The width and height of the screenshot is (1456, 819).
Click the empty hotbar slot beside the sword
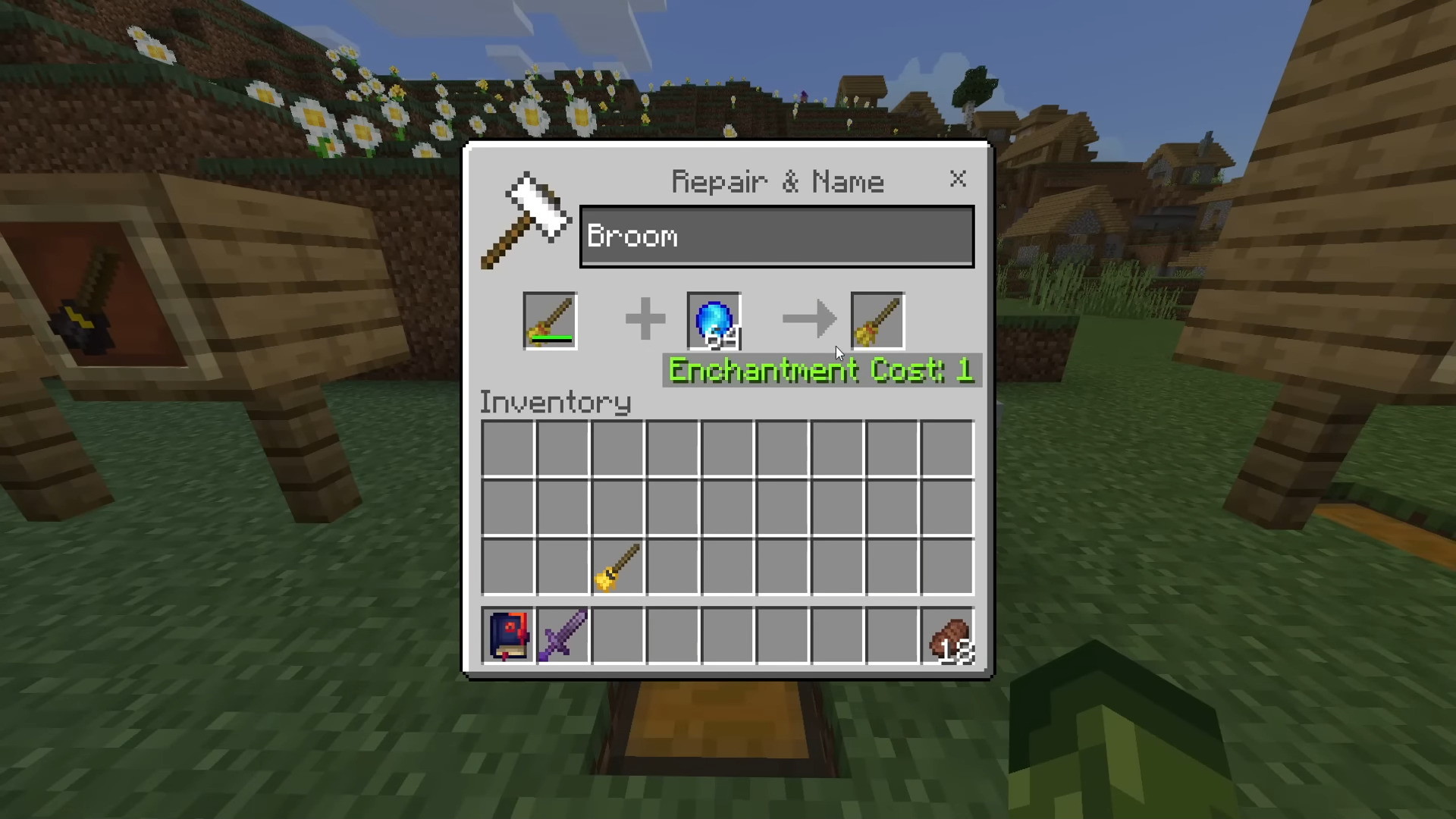(618, 635)
